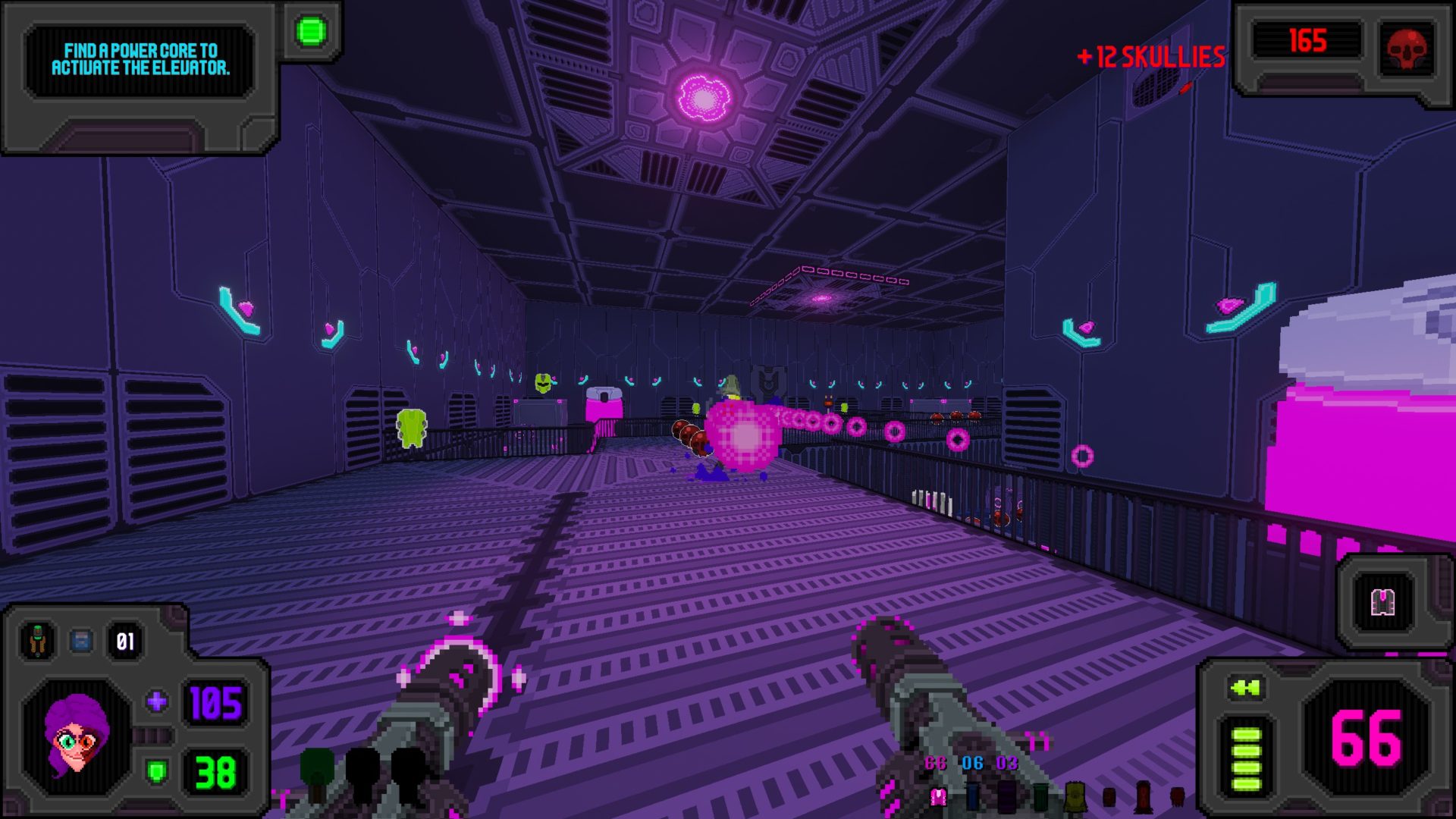Screen dimensions: 1456x819
Task: Select the red skull currency icon
Action: click(x=1407, y=49)
